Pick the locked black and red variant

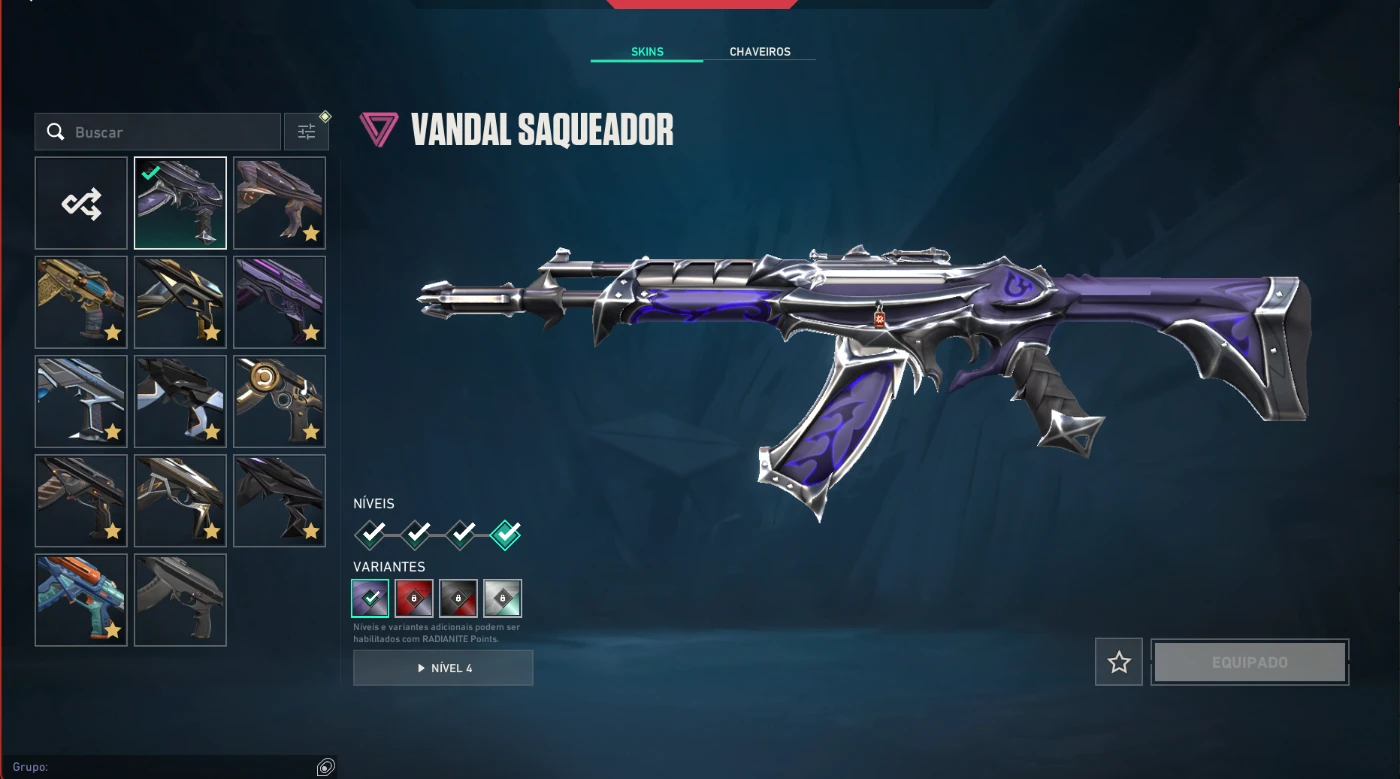[459, 598]
